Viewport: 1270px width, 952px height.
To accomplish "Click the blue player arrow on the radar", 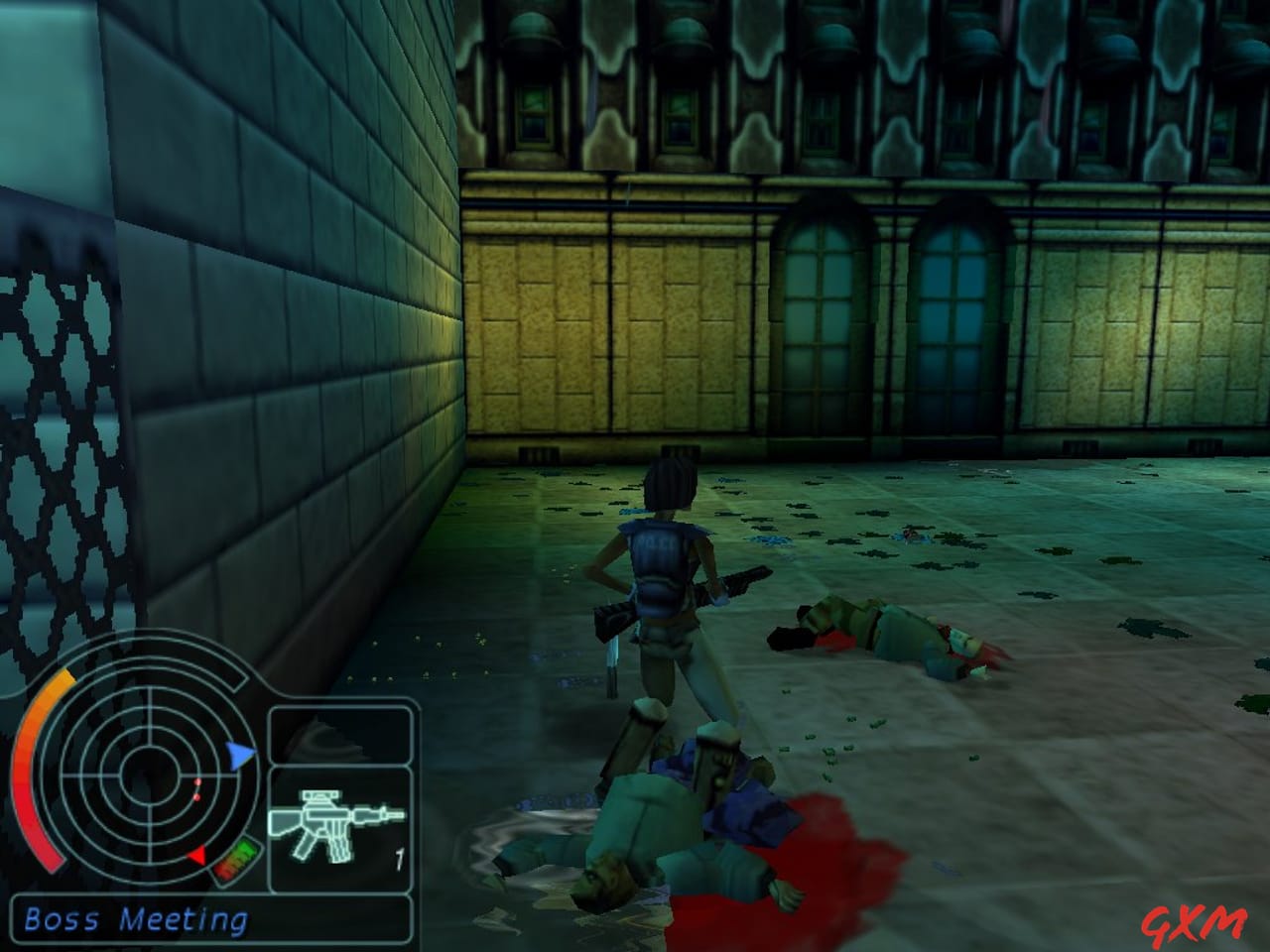I will coord(241,754).
